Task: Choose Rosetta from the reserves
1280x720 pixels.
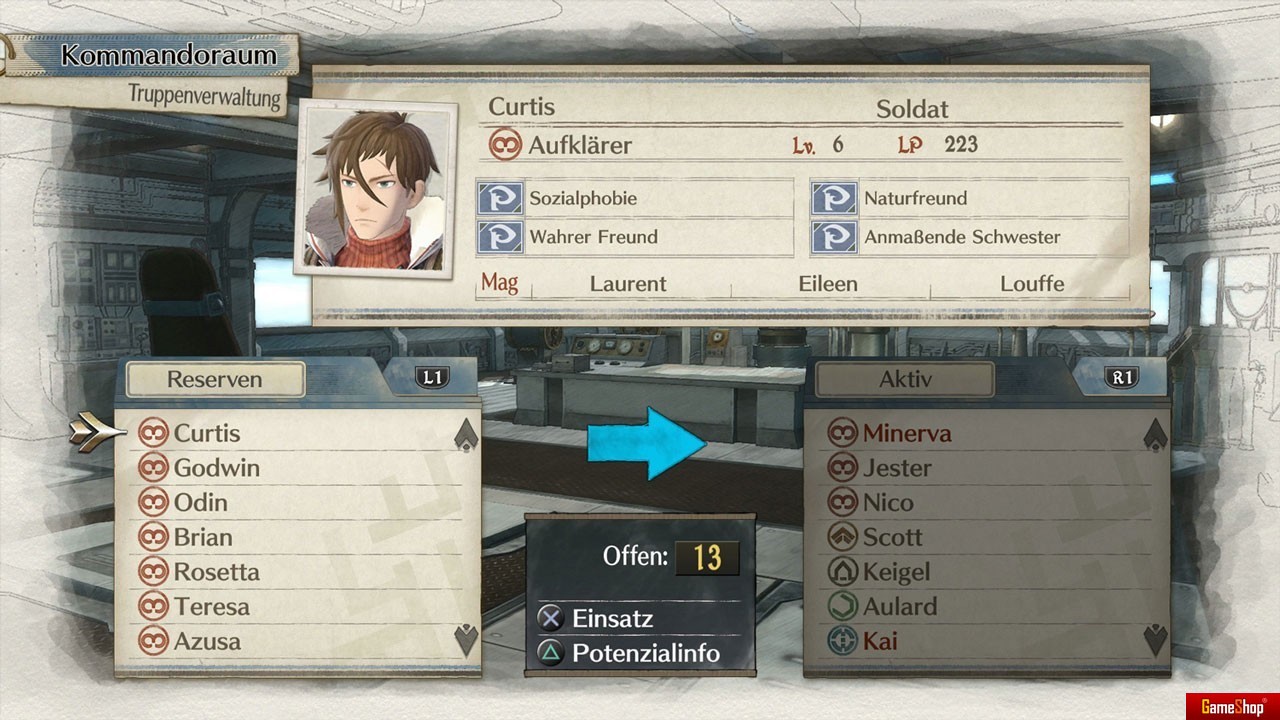Action: (216, 572)
